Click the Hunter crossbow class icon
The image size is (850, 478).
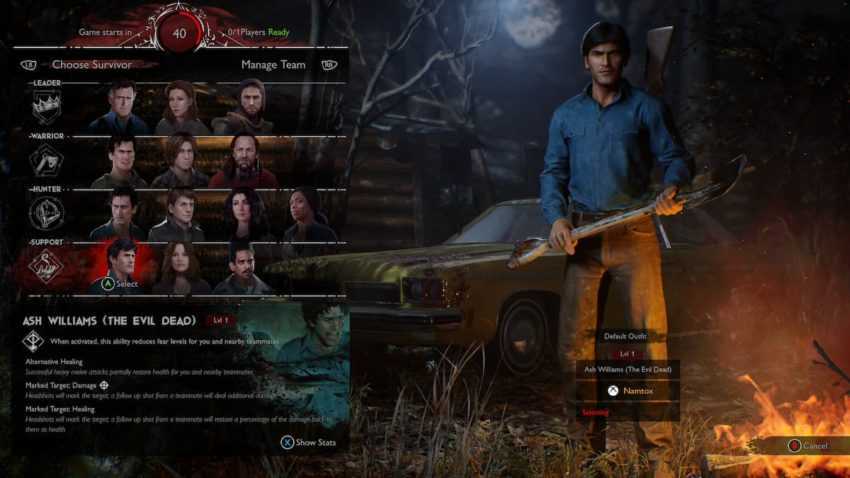[x=46, y=212]
